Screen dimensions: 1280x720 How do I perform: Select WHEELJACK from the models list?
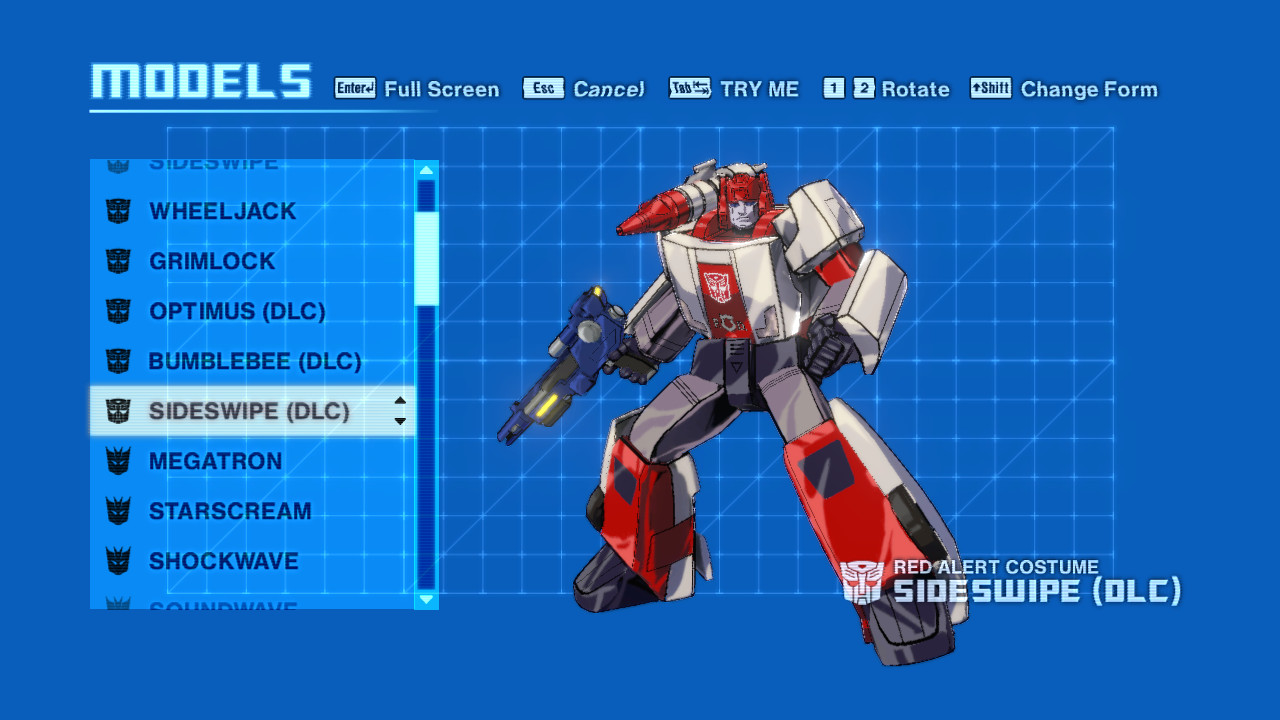point(221,211)
